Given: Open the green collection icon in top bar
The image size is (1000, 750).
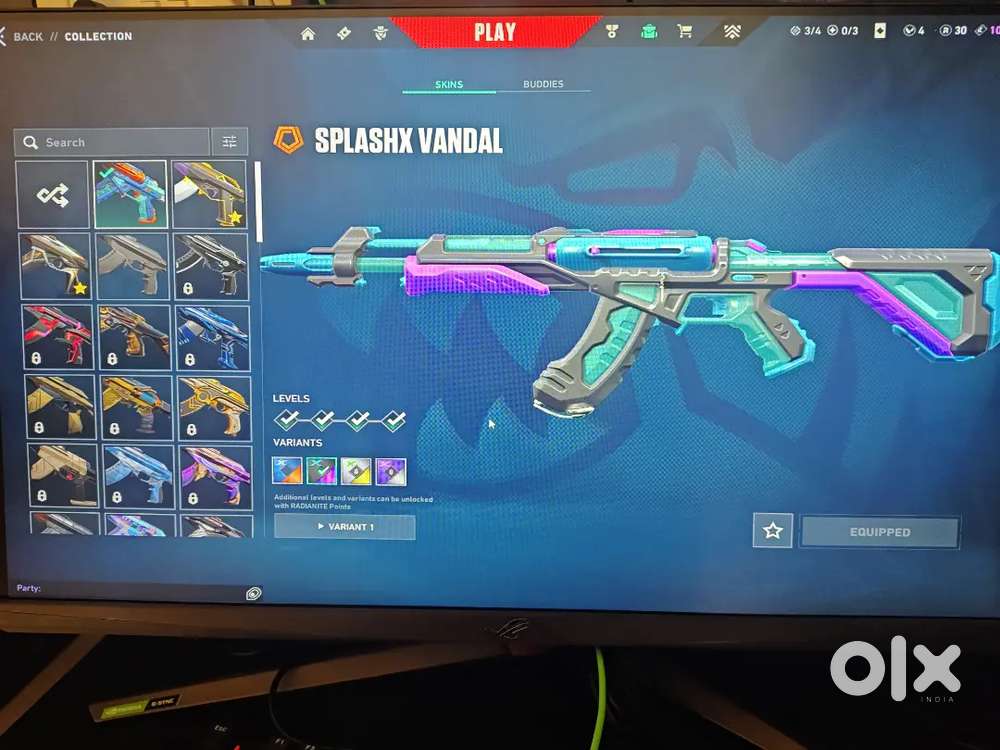Looking at the screenshot, I should (649, 31).
